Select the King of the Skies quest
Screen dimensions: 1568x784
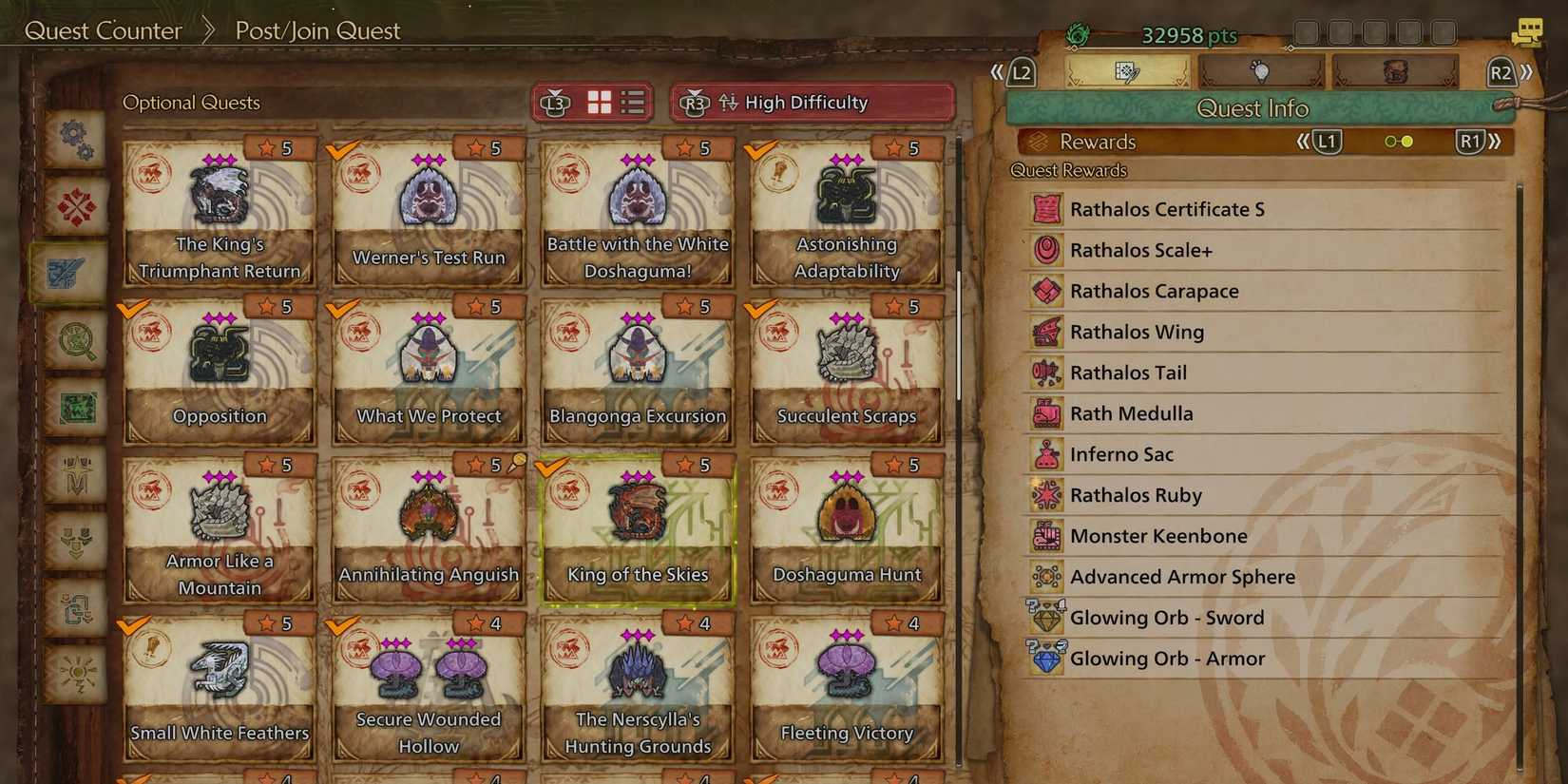[637, 527]
